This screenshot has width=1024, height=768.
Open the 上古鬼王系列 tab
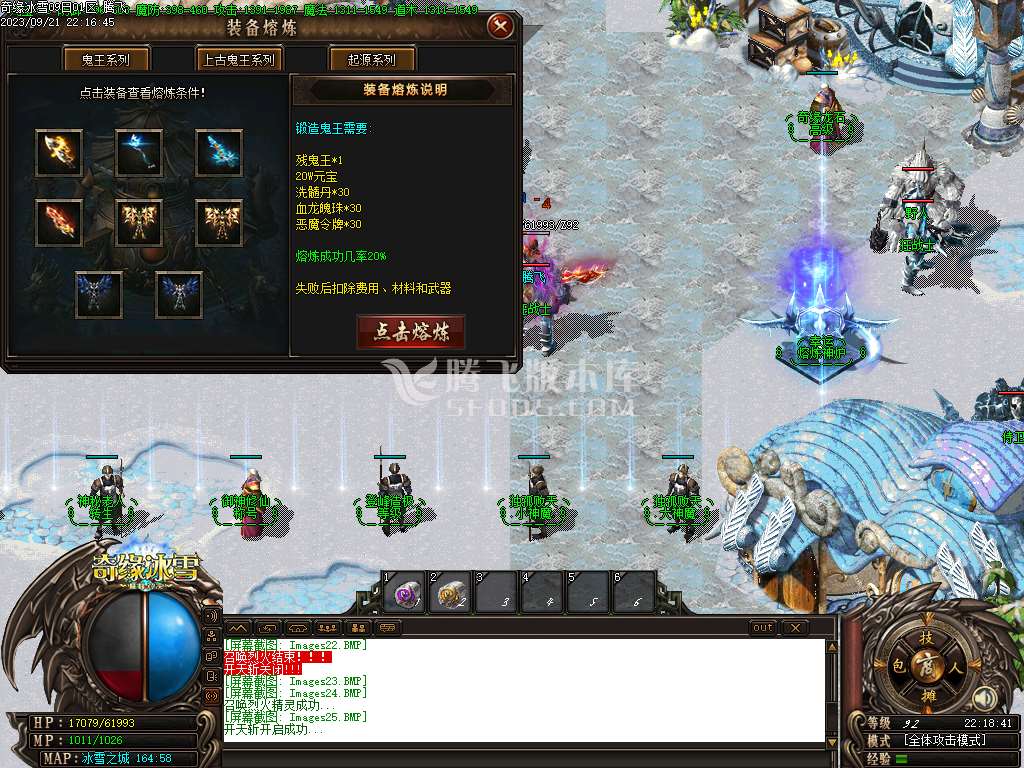point(236,60)
